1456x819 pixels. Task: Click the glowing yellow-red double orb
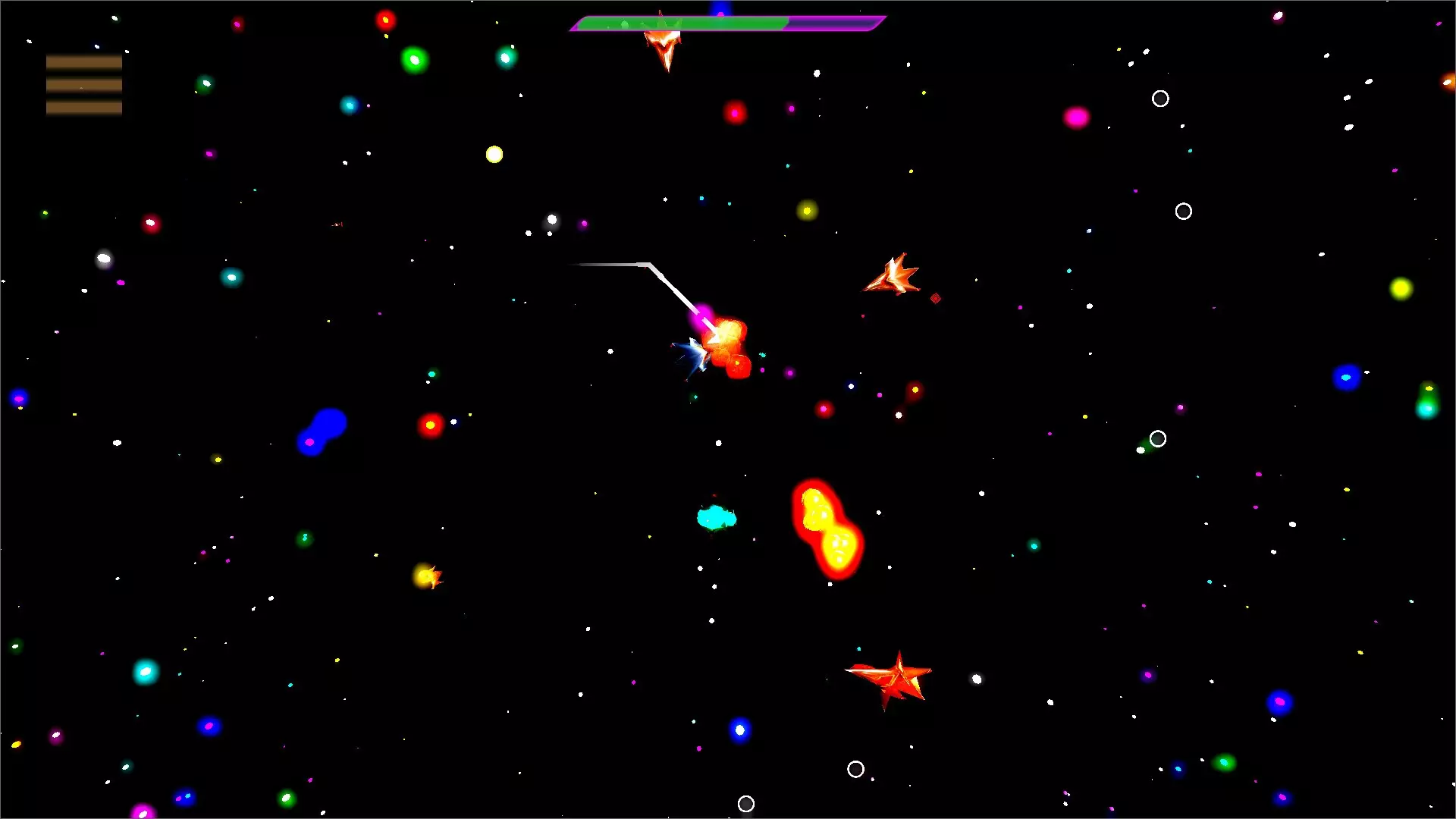tap(827, 531)
